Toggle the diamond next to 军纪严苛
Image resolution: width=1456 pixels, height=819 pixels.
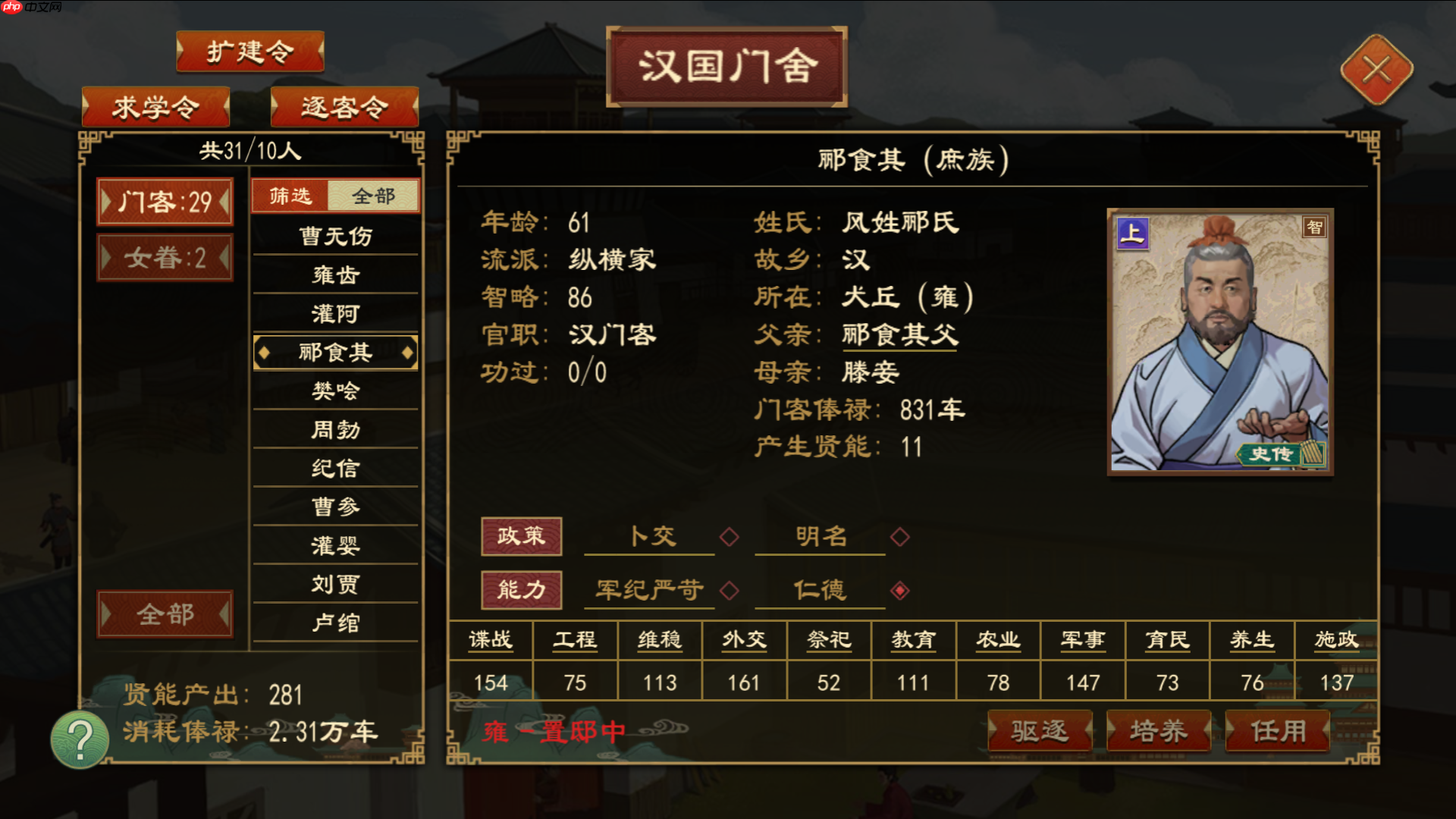pyautogui.click(x=728, y=589)
